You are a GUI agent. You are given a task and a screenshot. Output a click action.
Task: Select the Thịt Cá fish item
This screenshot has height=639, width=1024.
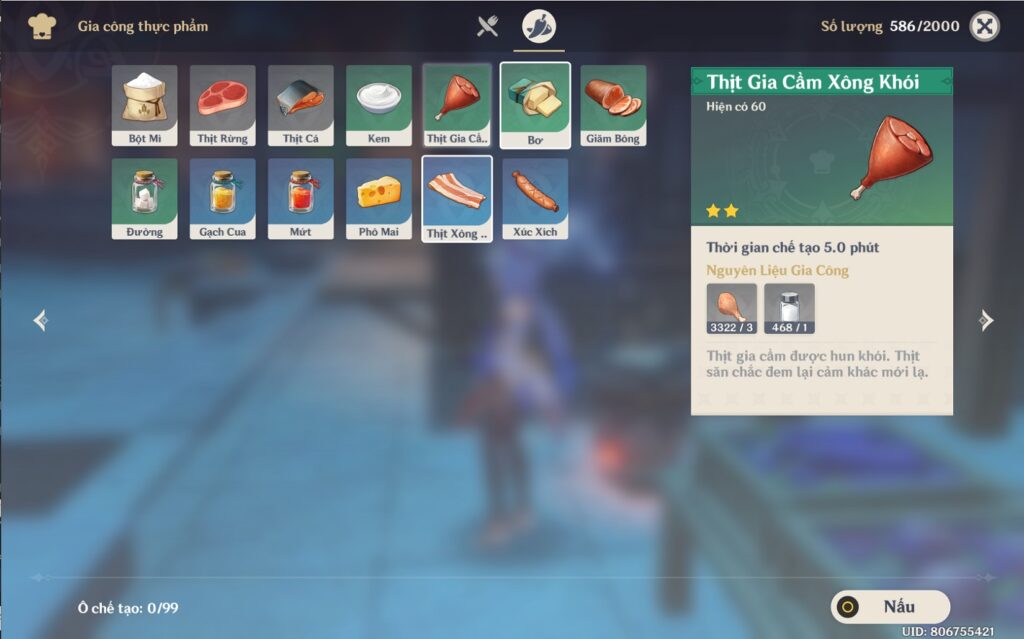pos(301,106)
